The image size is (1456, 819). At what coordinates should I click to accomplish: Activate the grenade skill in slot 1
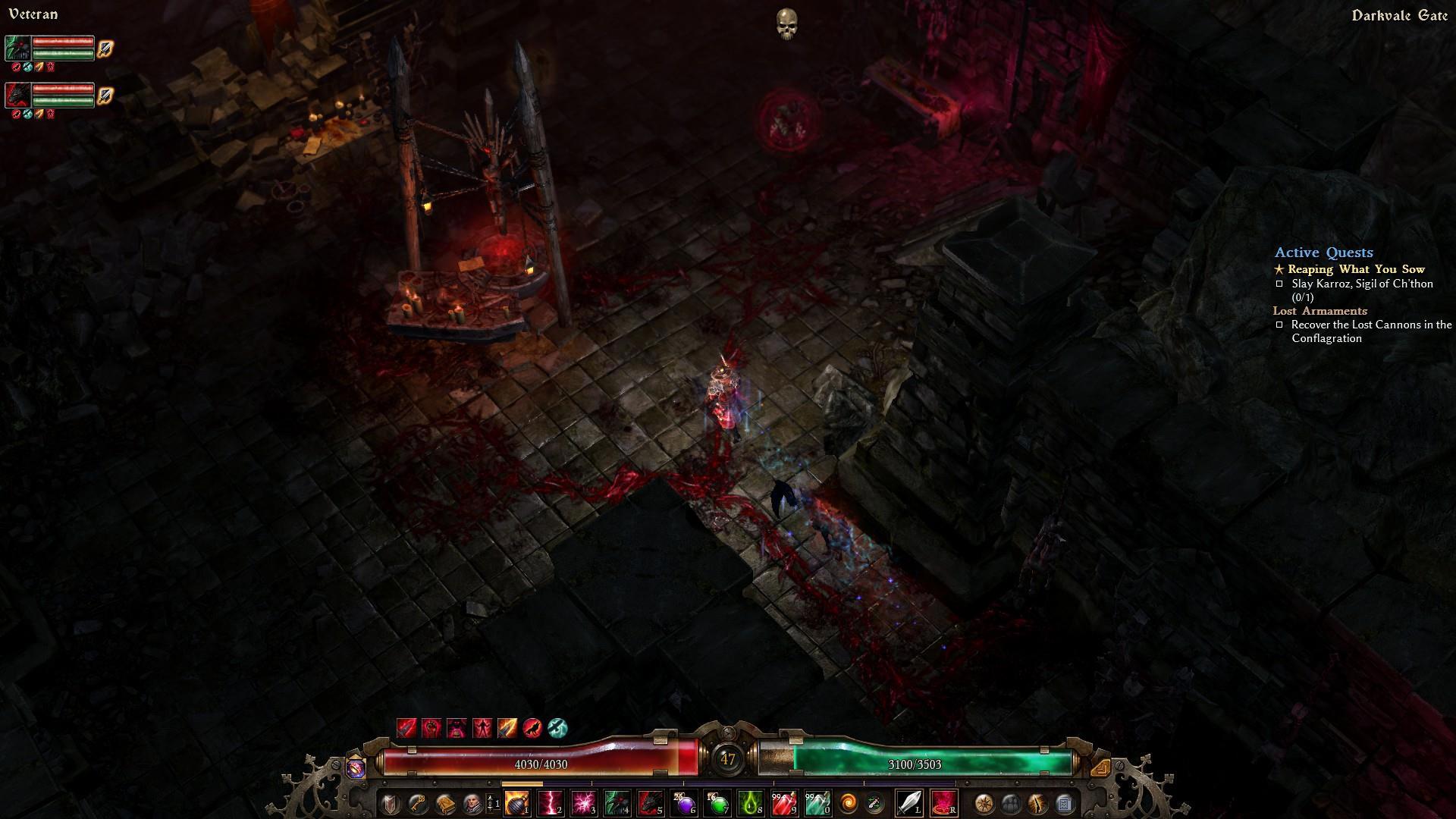pos(517,802)
